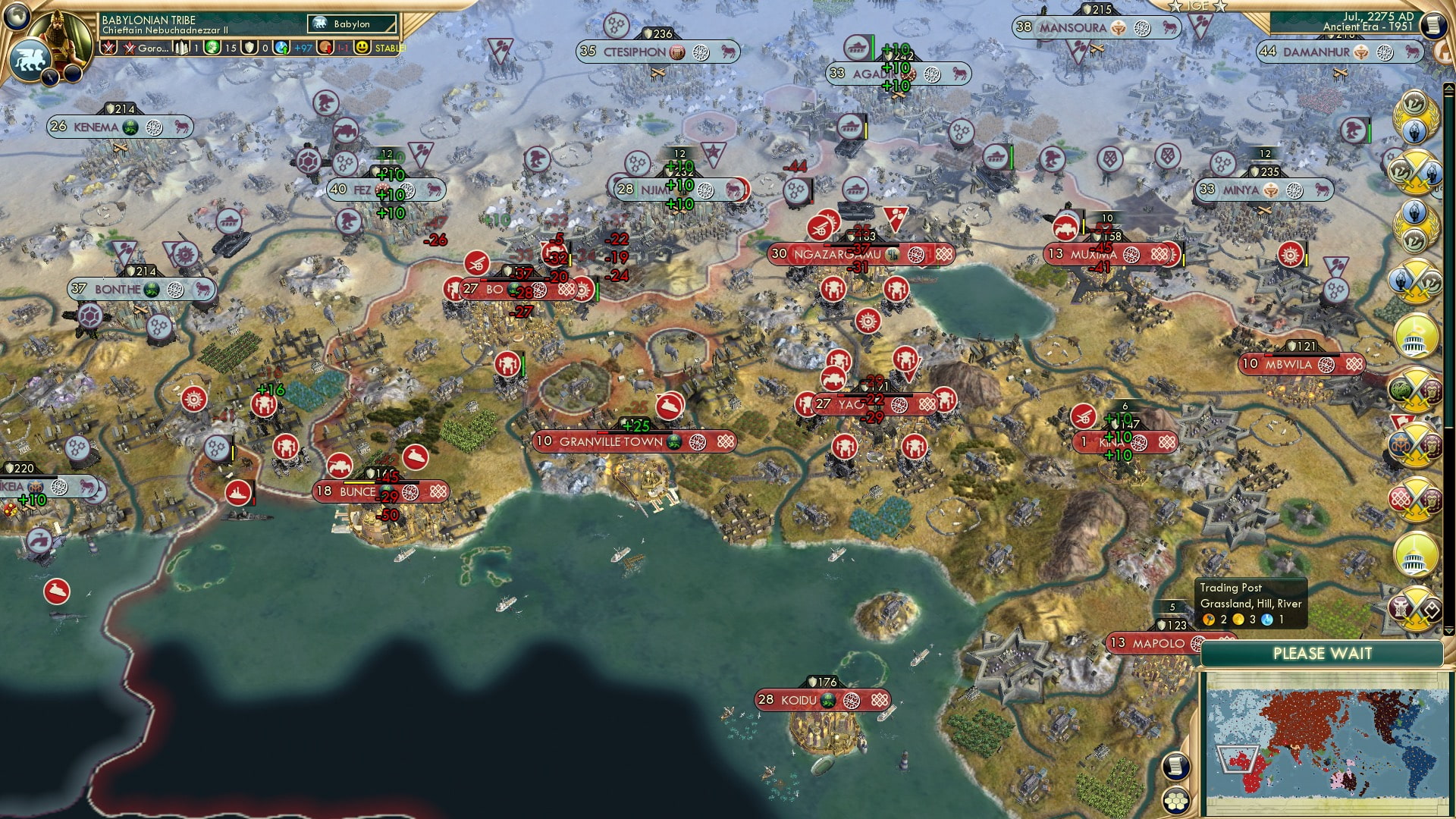Open the torch notification icon on right edge
1456x819 pixels.
1415,131
